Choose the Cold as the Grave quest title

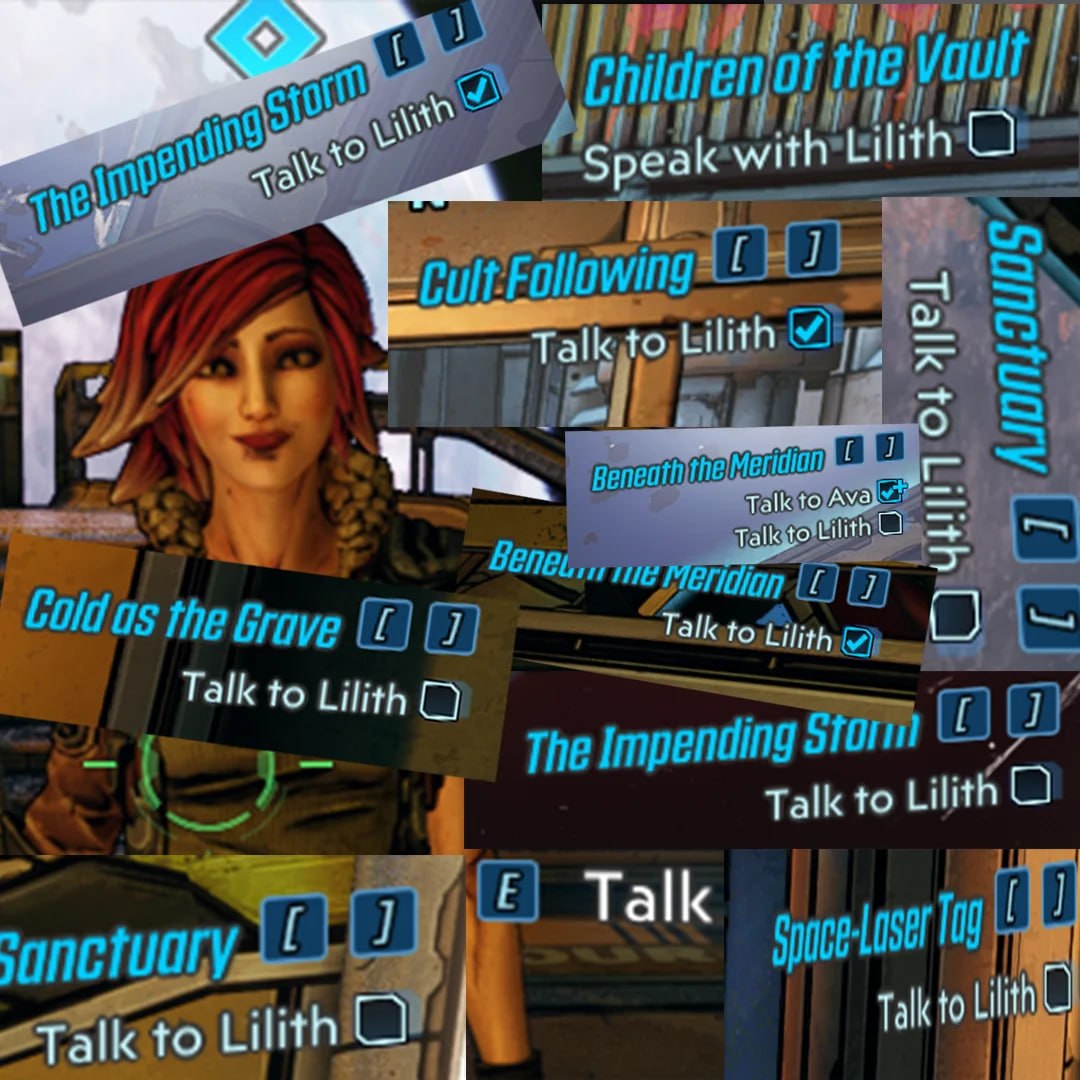182,620
